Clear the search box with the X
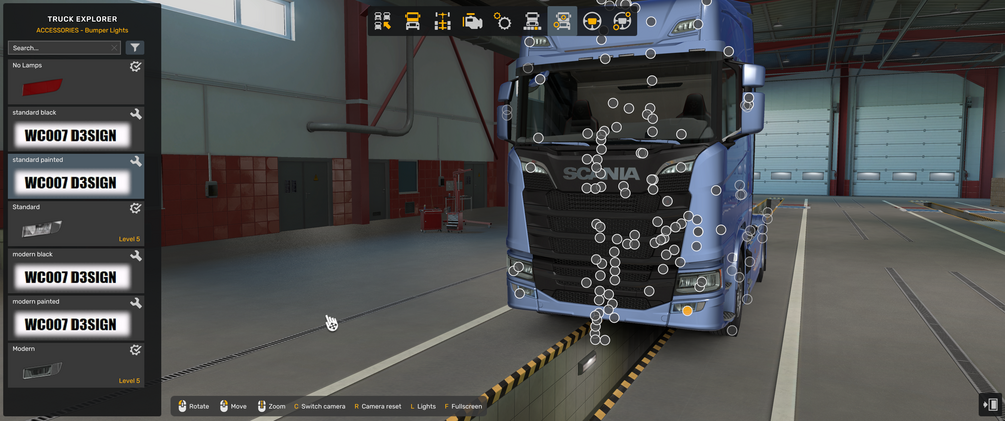 (114, 48)
